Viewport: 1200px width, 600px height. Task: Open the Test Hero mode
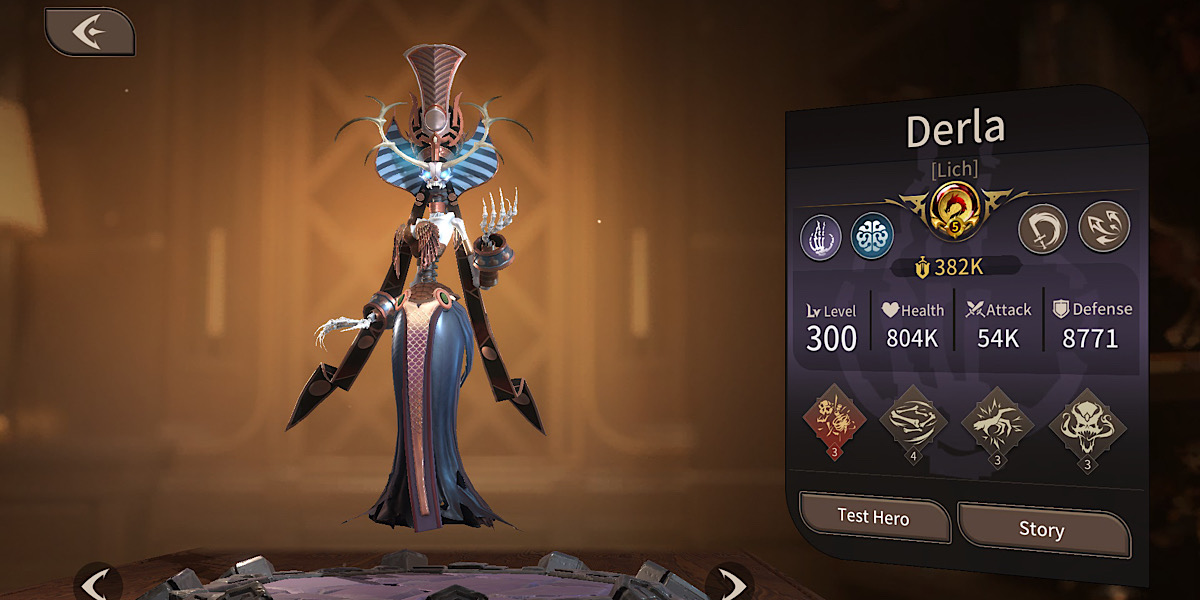[874, 518]
